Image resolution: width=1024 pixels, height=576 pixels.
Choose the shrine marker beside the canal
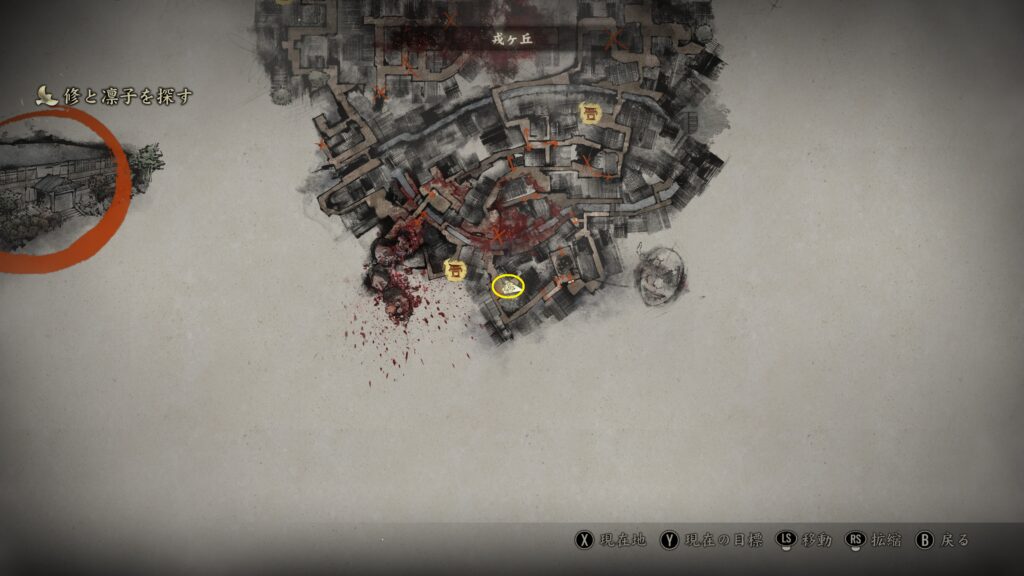click(591, 113)
